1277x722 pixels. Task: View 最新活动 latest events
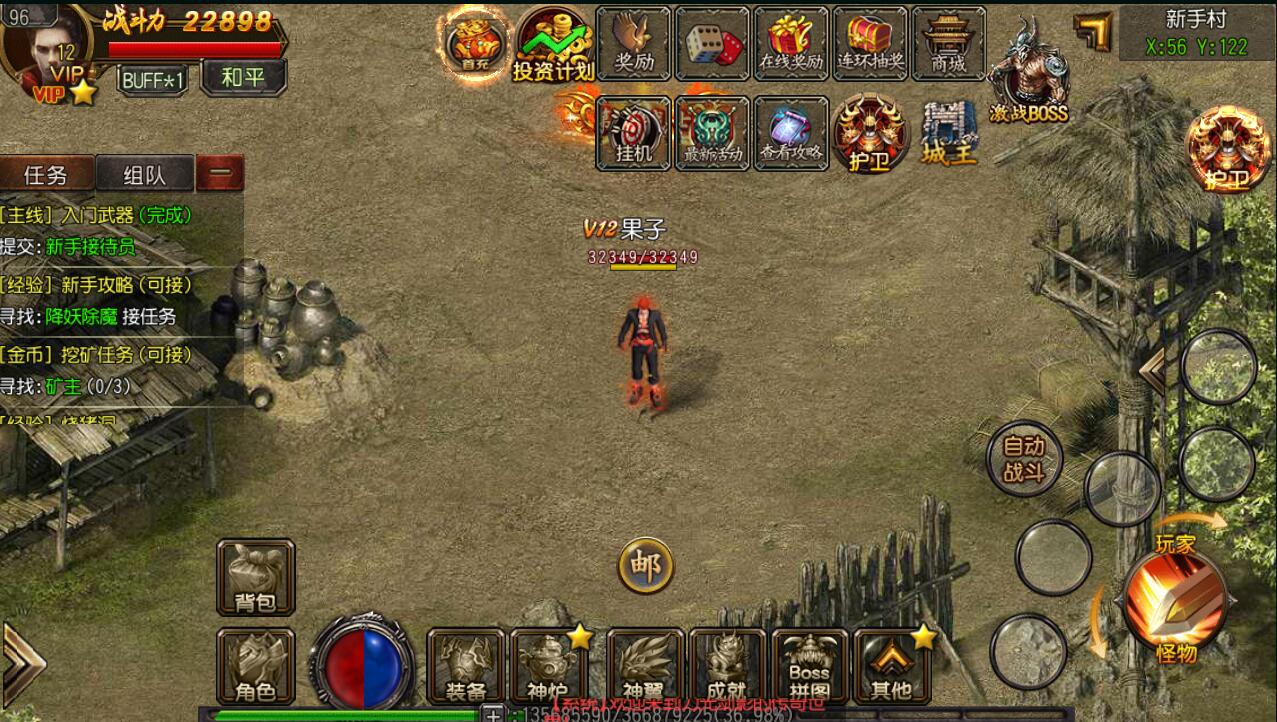tap(712, 132)
